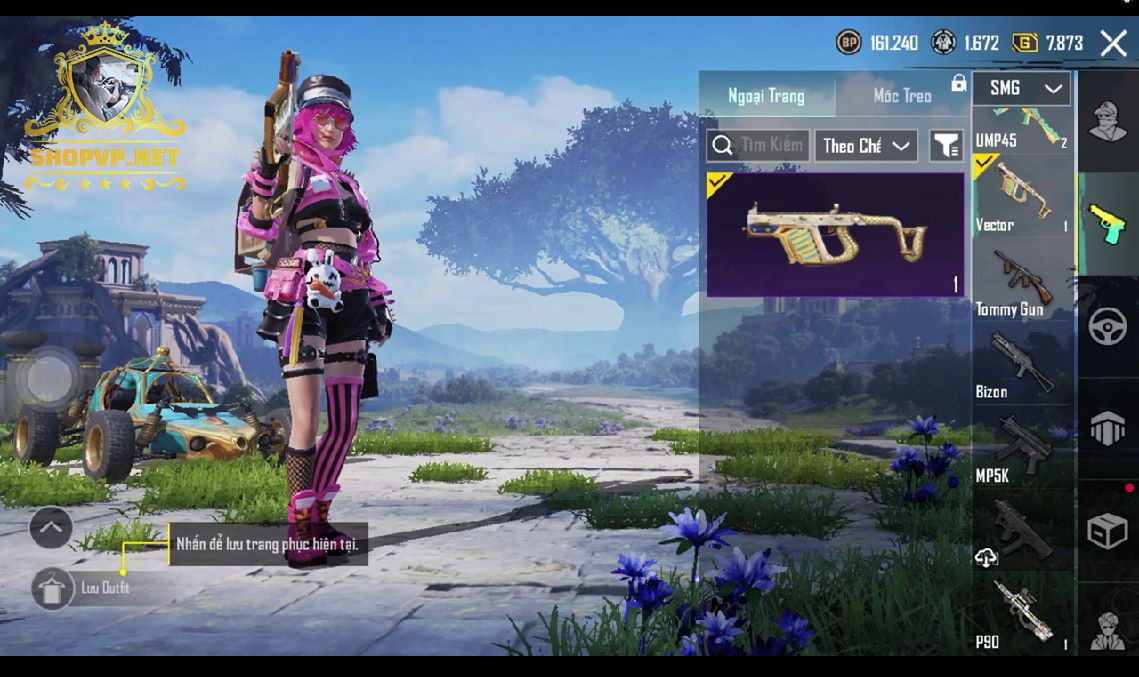
Task: Expand the Theo Chế sort dropdown
Action: click(x=866, y=146)
